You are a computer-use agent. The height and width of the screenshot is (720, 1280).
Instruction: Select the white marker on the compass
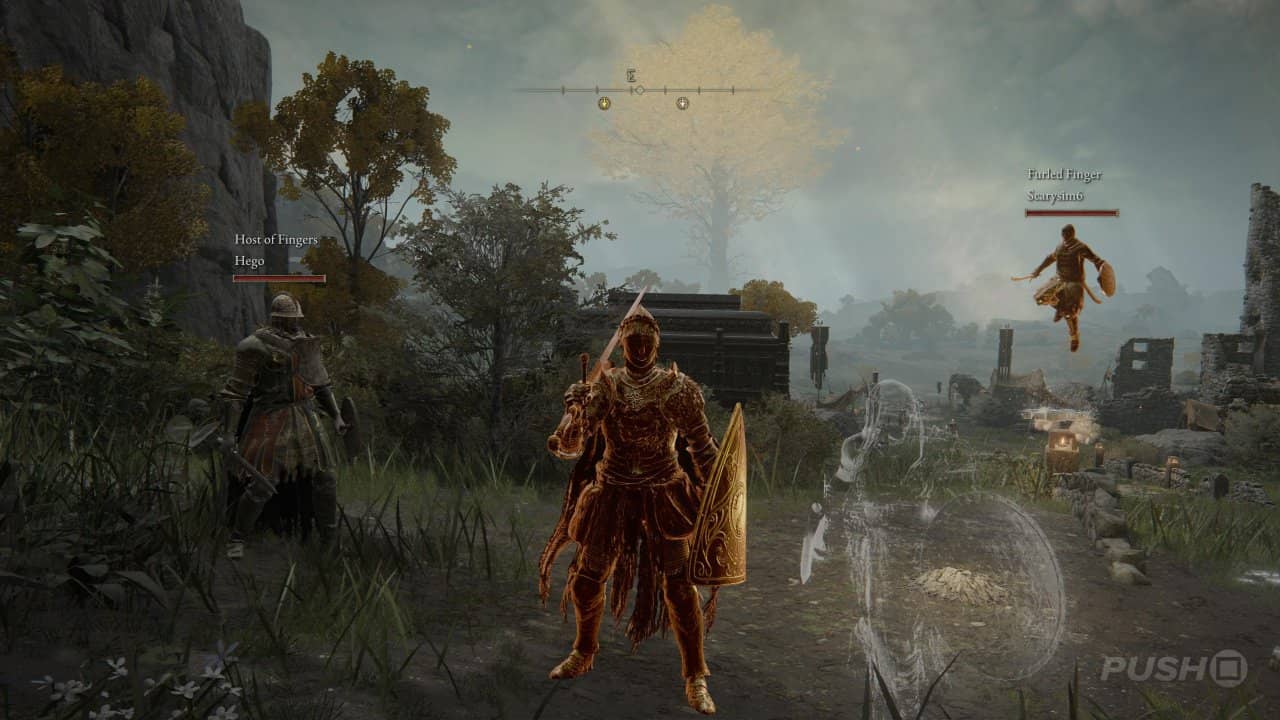point(683,104)
